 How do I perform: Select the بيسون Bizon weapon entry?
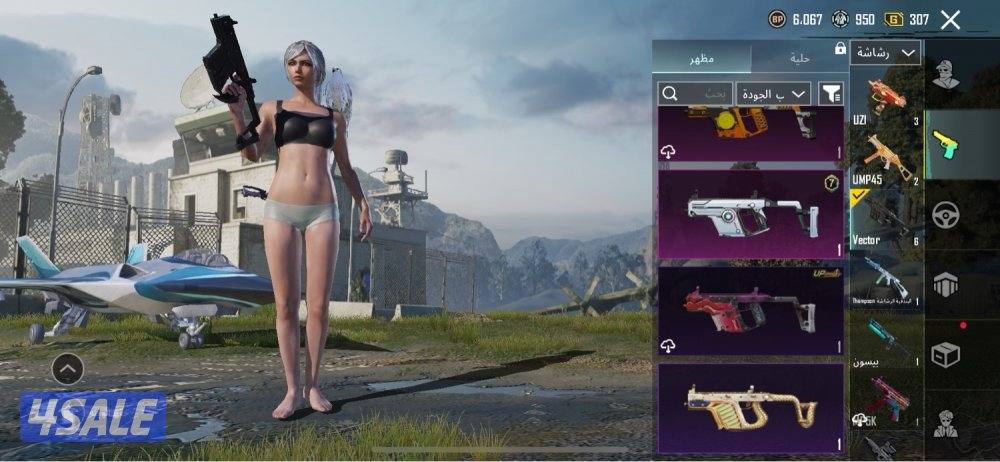click(886, 340)
